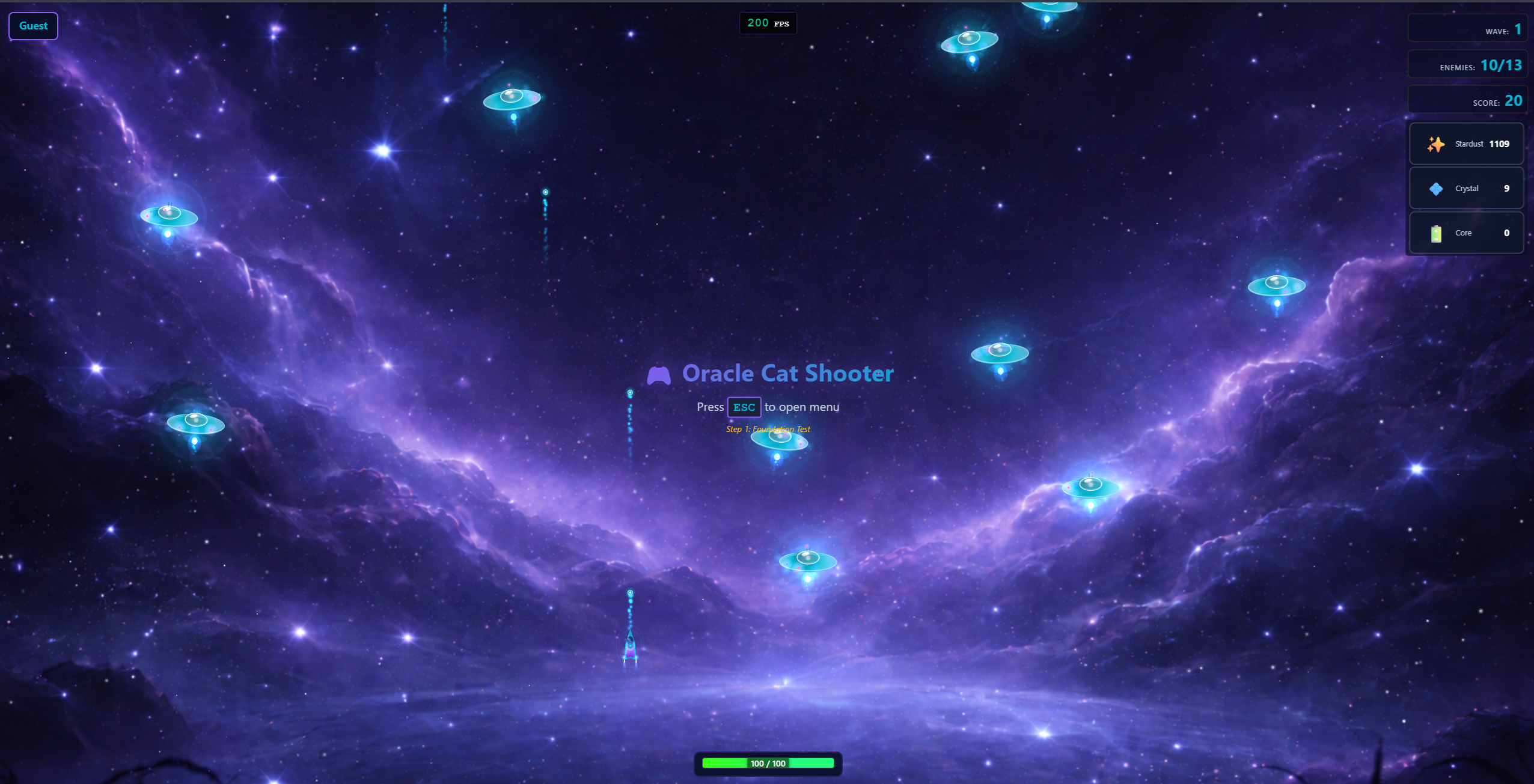Click the green 100/100 health bar
The height and width of the screenshot is (784, 1534).
767,763
